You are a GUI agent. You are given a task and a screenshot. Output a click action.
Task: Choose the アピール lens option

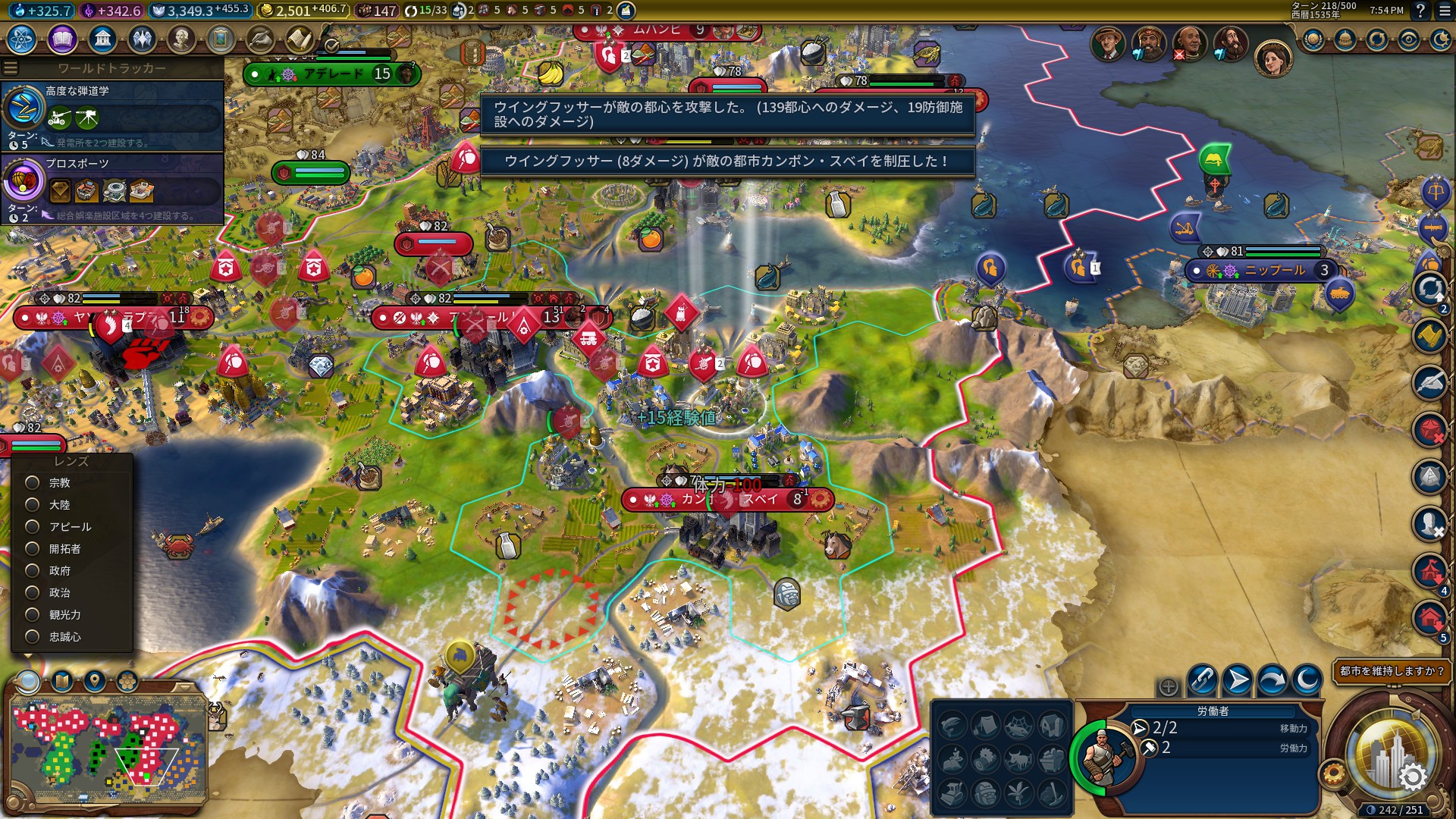point(33,526)
